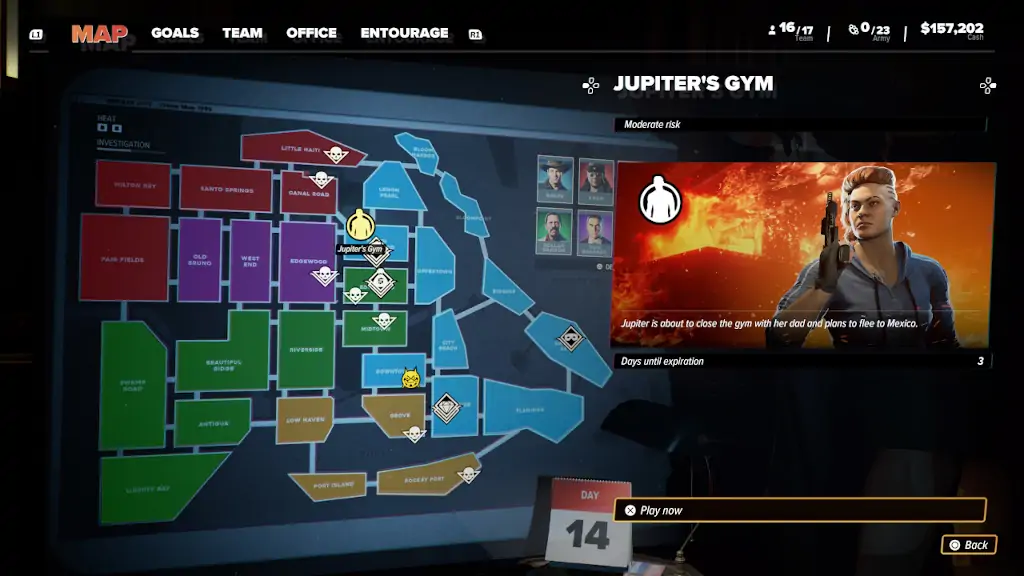Switch to the Goals tab
1024x576 pixels.
click(175, 33)
